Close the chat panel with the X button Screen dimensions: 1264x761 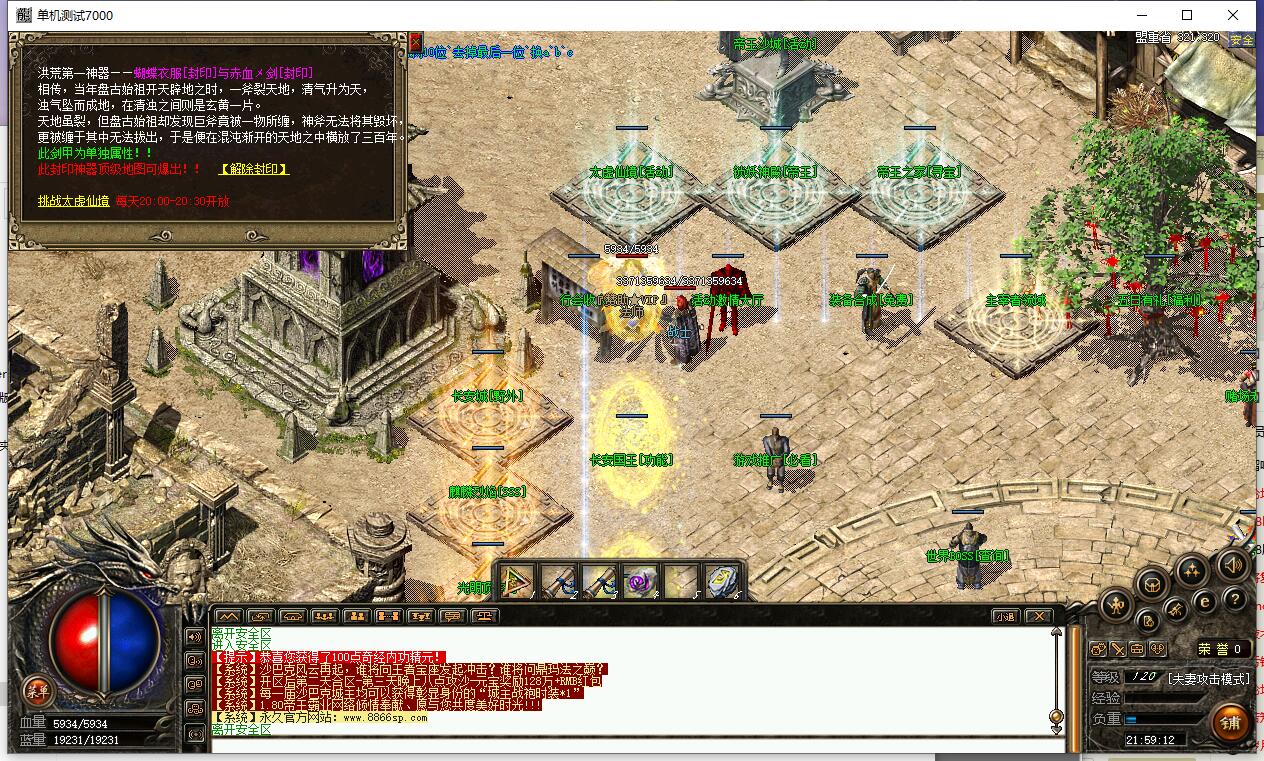pyautogui.click(x=1039, y=616)
